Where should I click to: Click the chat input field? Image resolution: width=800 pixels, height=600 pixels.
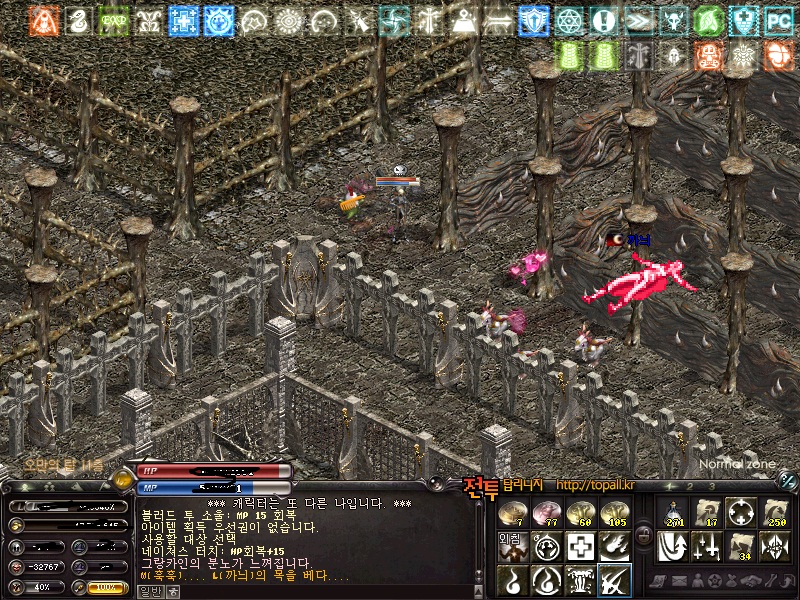point(320,591)
